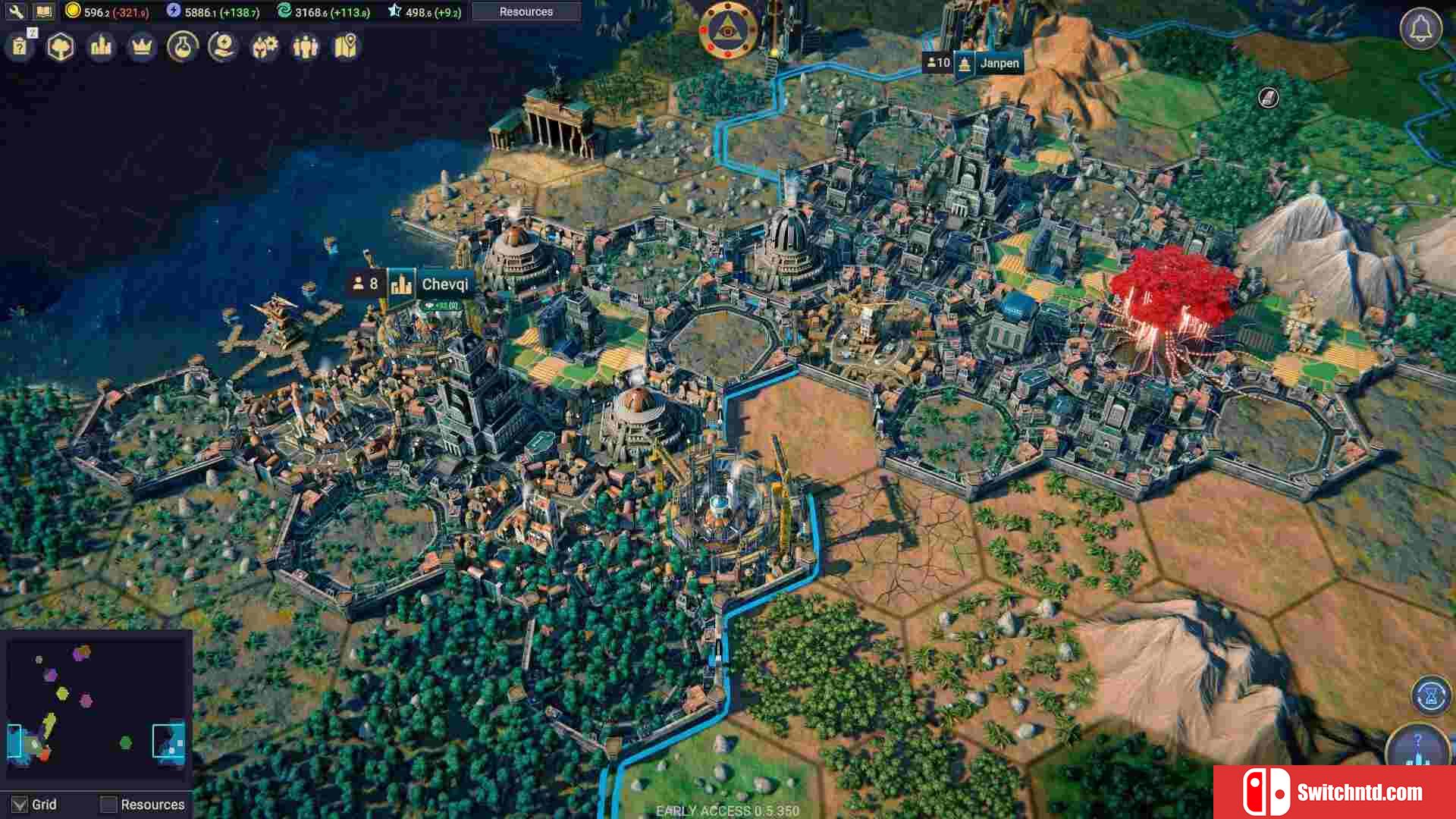Click the all-seeing eye emblem
The image size is (1456, 819).
click(x=727, y=30)
